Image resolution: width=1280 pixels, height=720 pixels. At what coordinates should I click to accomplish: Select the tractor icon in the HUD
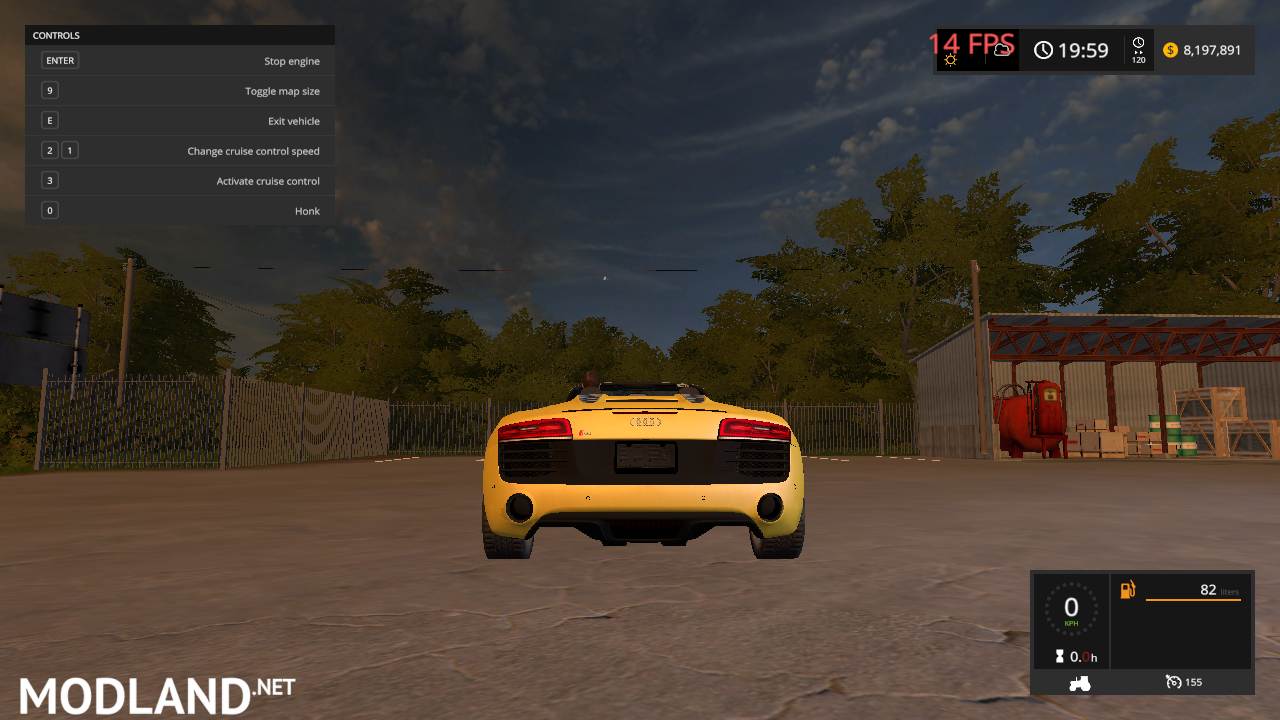1079,682
